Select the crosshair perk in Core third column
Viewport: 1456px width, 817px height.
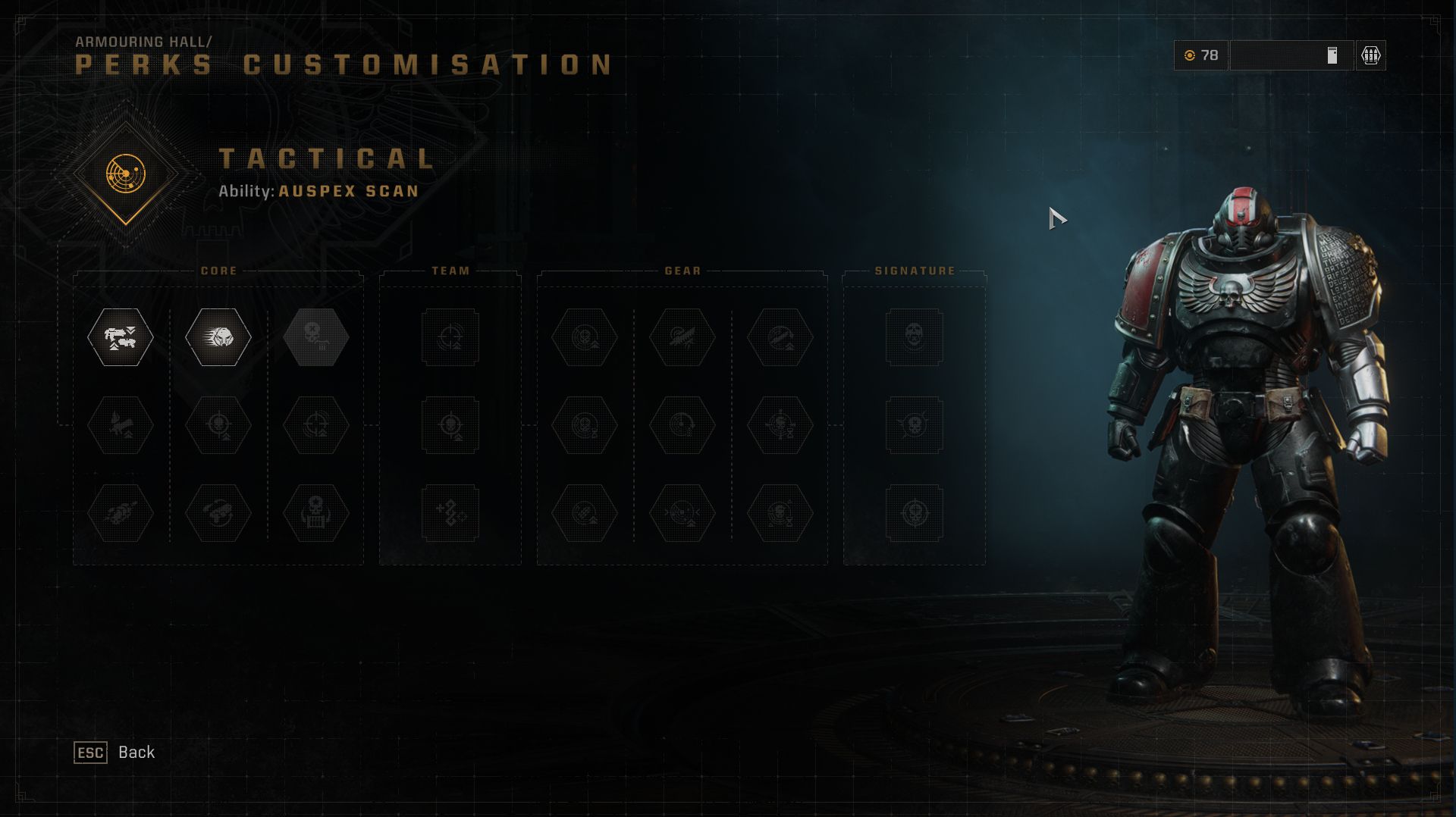click(x=315, y=426)
